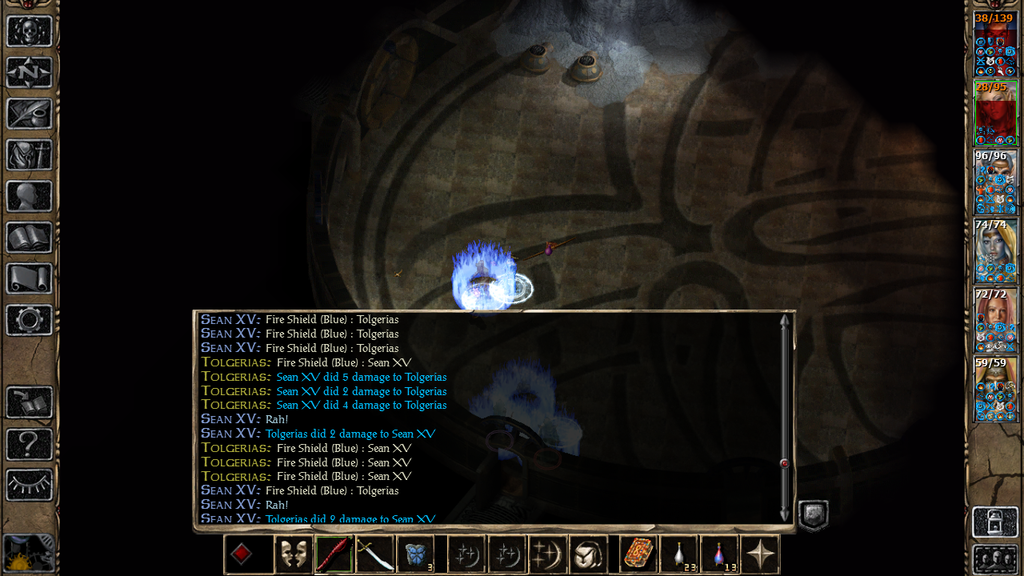
Task: Open the inventory screen button
Action: (29, 155)
